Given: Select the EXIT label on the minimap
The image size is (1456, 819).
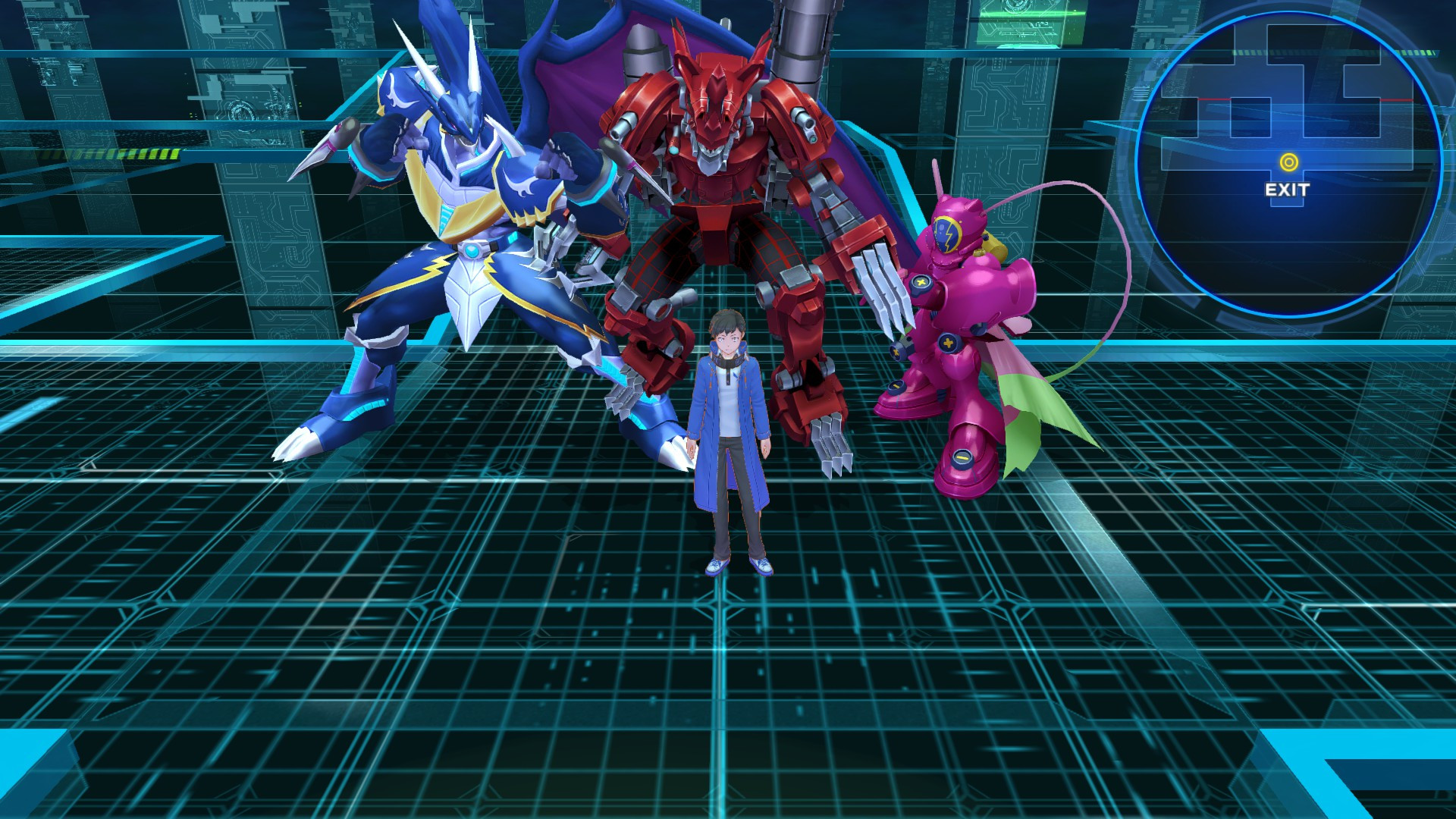Looking at the screenshot, I should [x=1287, y=189].
